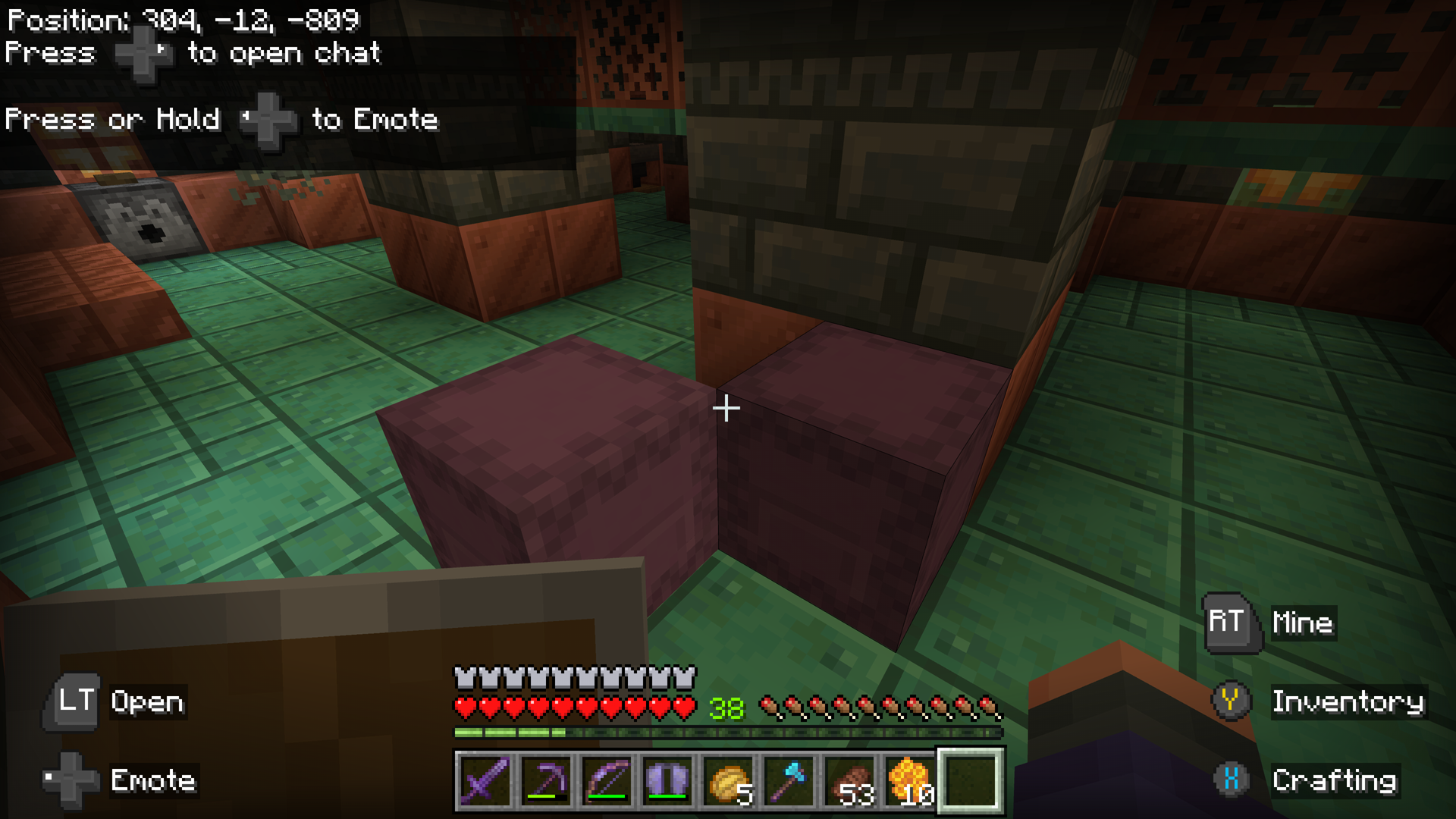Click the D-pad Emote icon
Viewport: 1456px width, 819px height.
click(x=72, y=780)
